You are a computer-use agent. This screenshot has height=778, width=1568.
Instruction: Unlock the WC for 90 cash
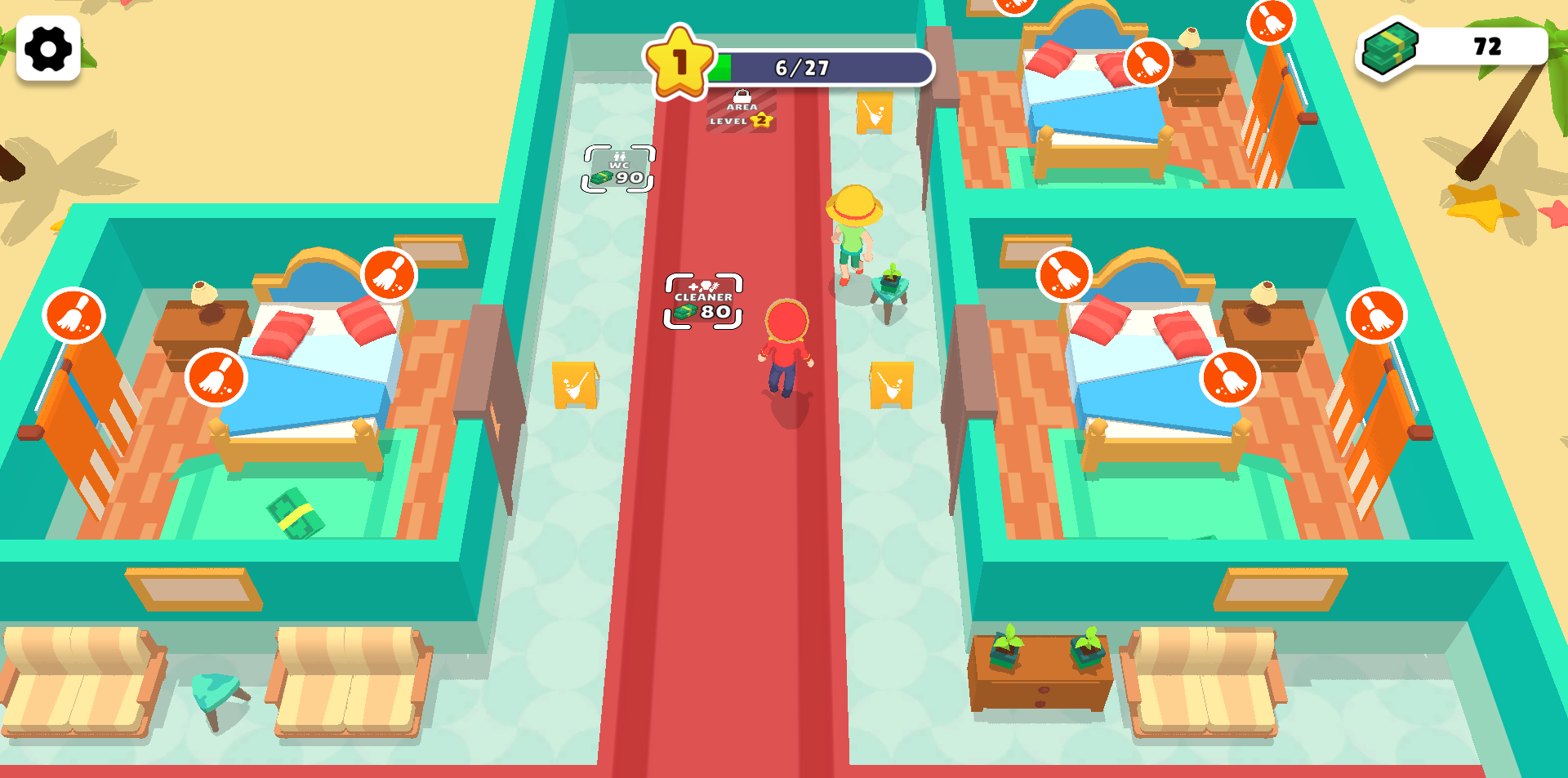617,167
